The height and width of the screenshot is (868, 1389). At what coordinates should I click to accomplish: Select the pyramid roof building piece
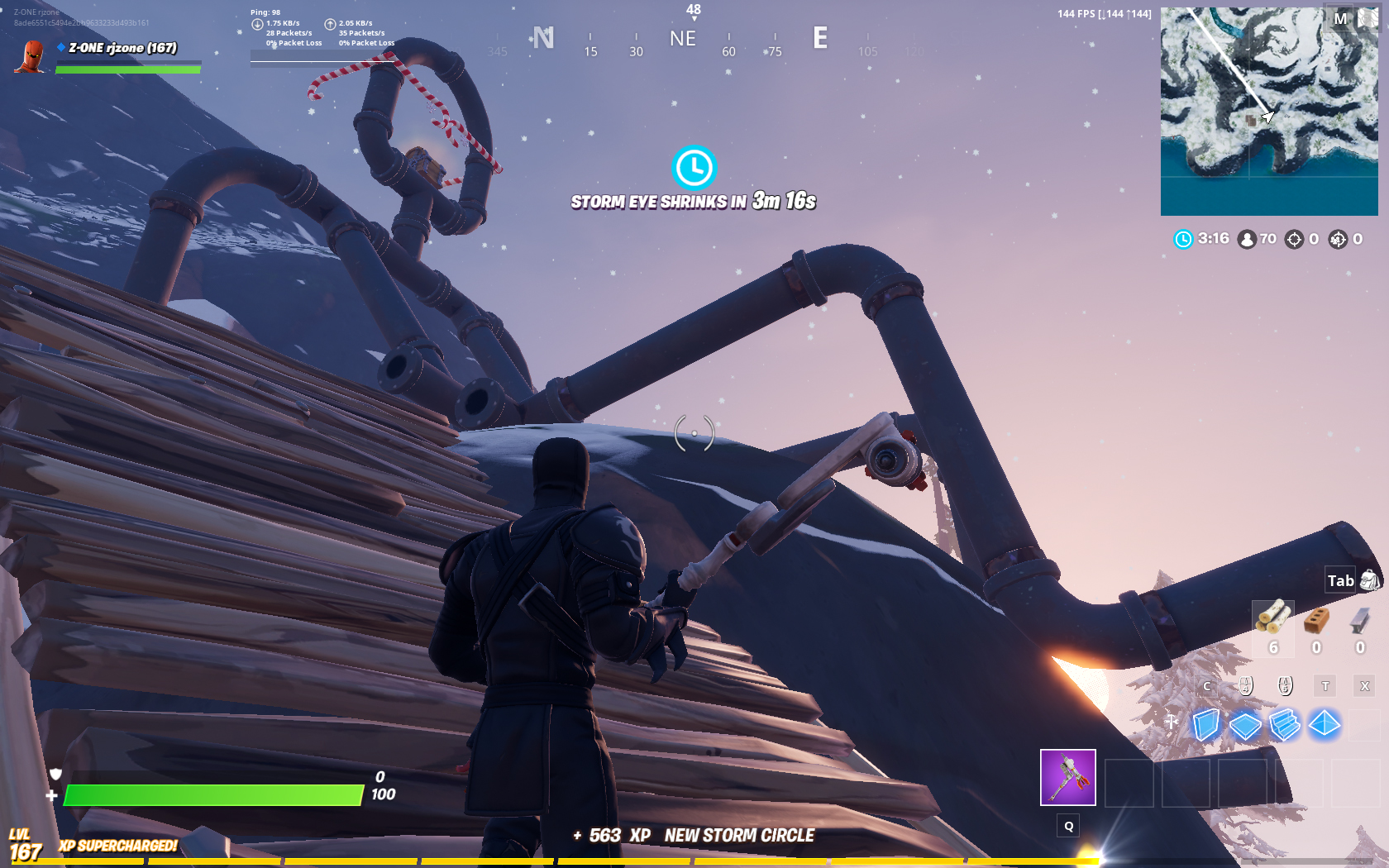[x=1324, y=724]
